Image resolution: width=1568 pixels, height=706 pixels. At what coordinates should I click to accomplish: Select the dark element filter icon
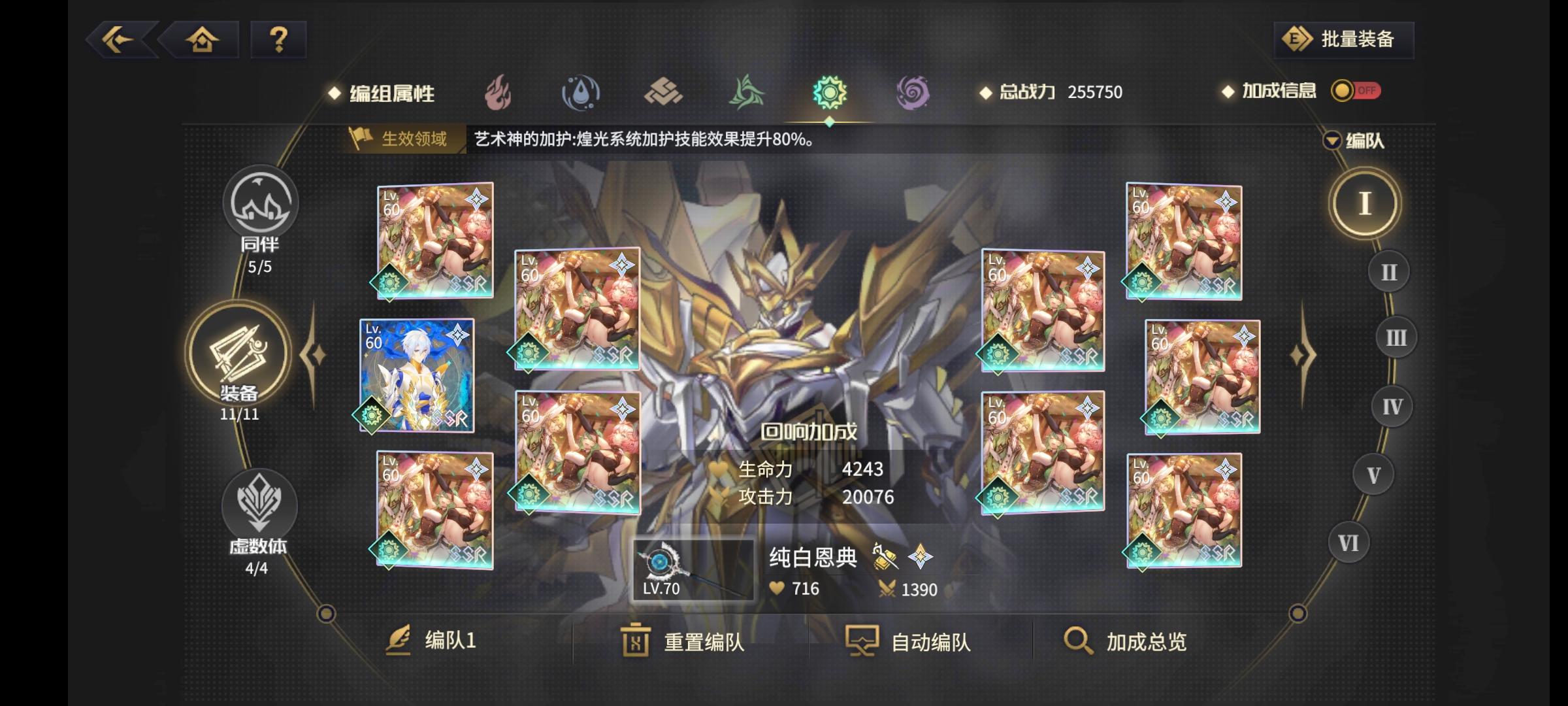click(913, 93)
